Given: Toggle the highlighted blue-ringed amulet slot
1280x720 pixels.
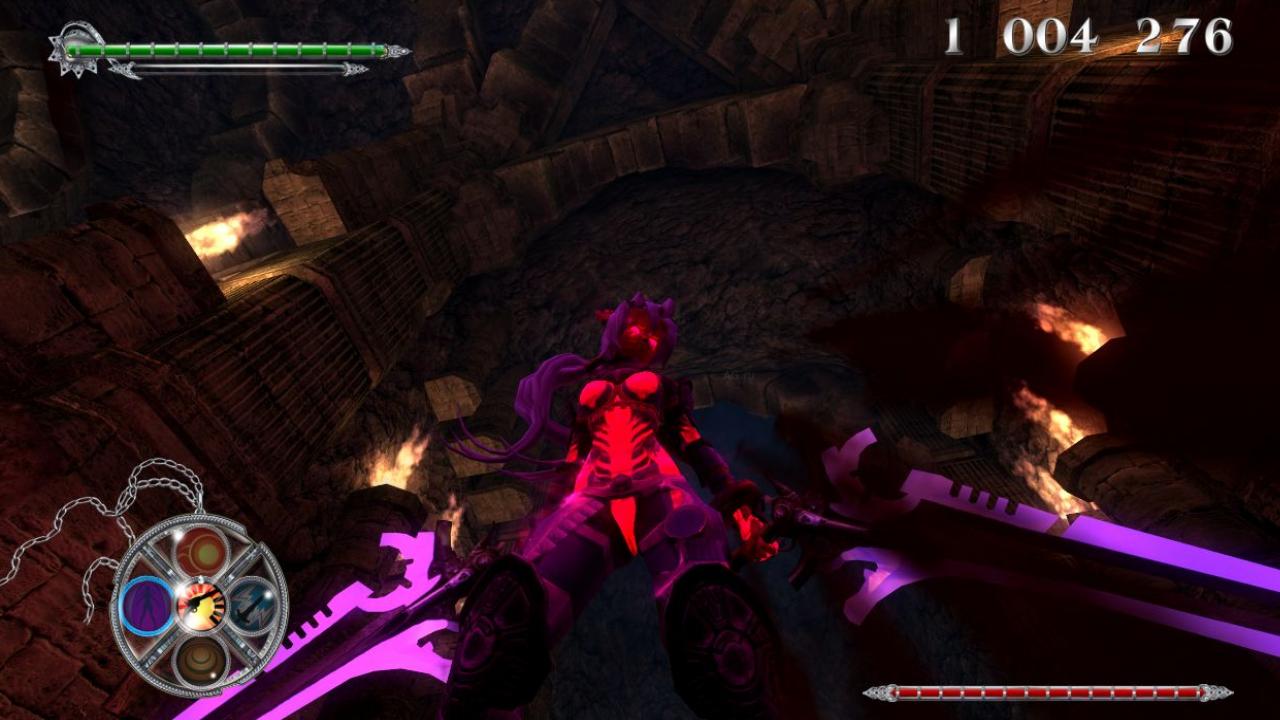Looking at the screenshot, I should [148, 605].
